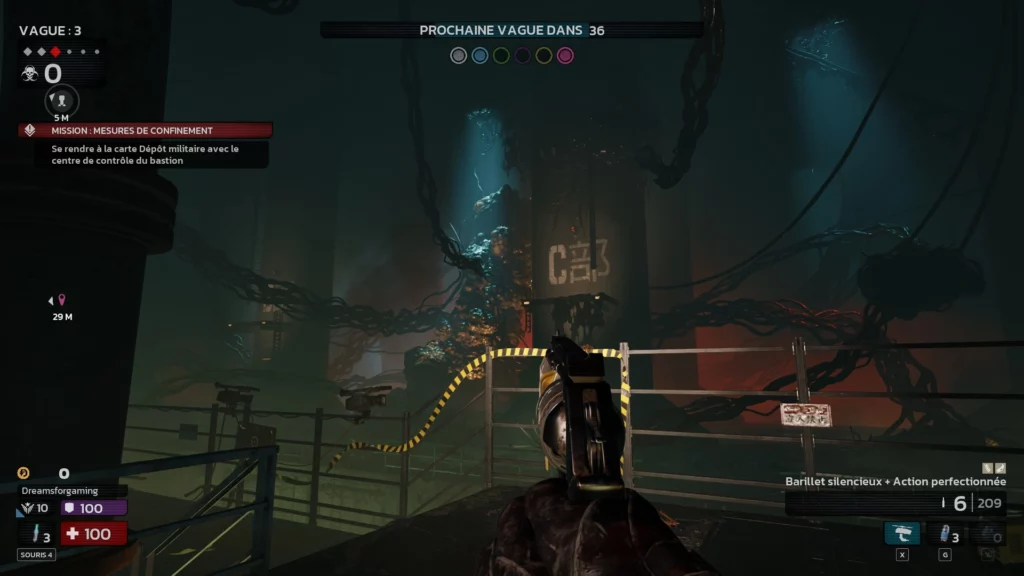Viewport: 1024px width, 576px height.
Task: Click the grey circle under the wave timer
Action: [x=459, y=56]
